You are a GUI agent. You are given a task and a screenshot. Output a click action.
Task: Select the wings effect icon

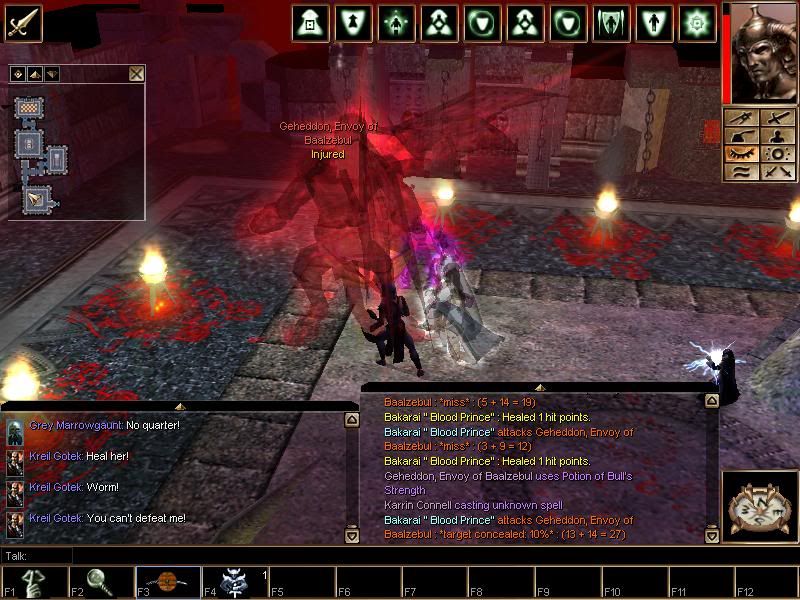[610, 22]
